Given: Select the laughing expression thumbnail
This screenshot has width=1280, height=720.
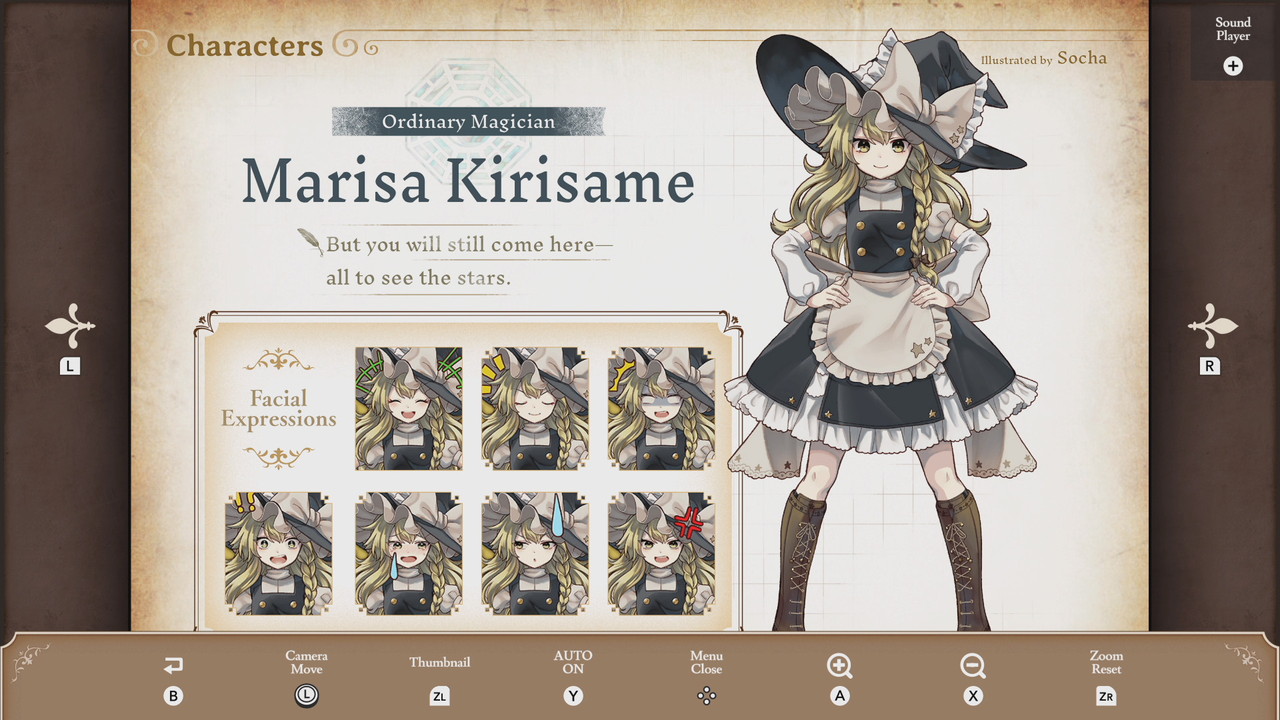Looking at the screenshot, I should pos(408,407).
